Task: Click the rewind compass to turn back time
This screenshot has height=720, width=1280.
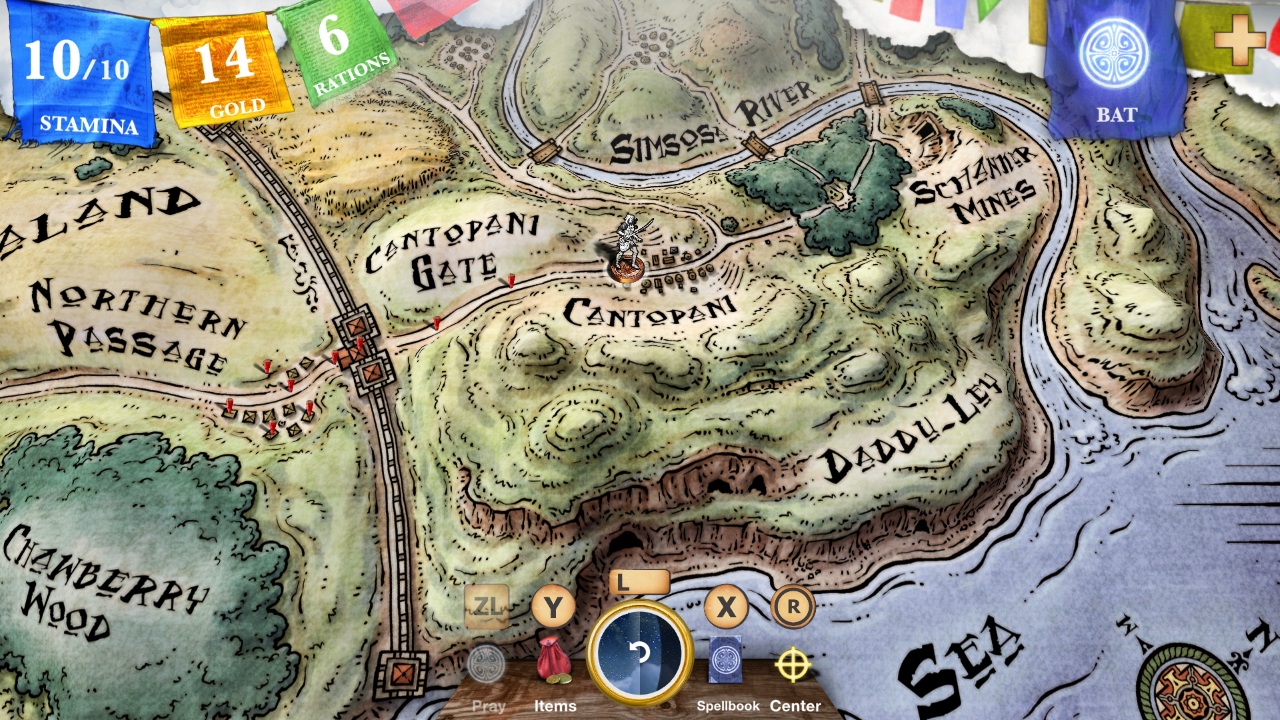Action: coord(640,652)
